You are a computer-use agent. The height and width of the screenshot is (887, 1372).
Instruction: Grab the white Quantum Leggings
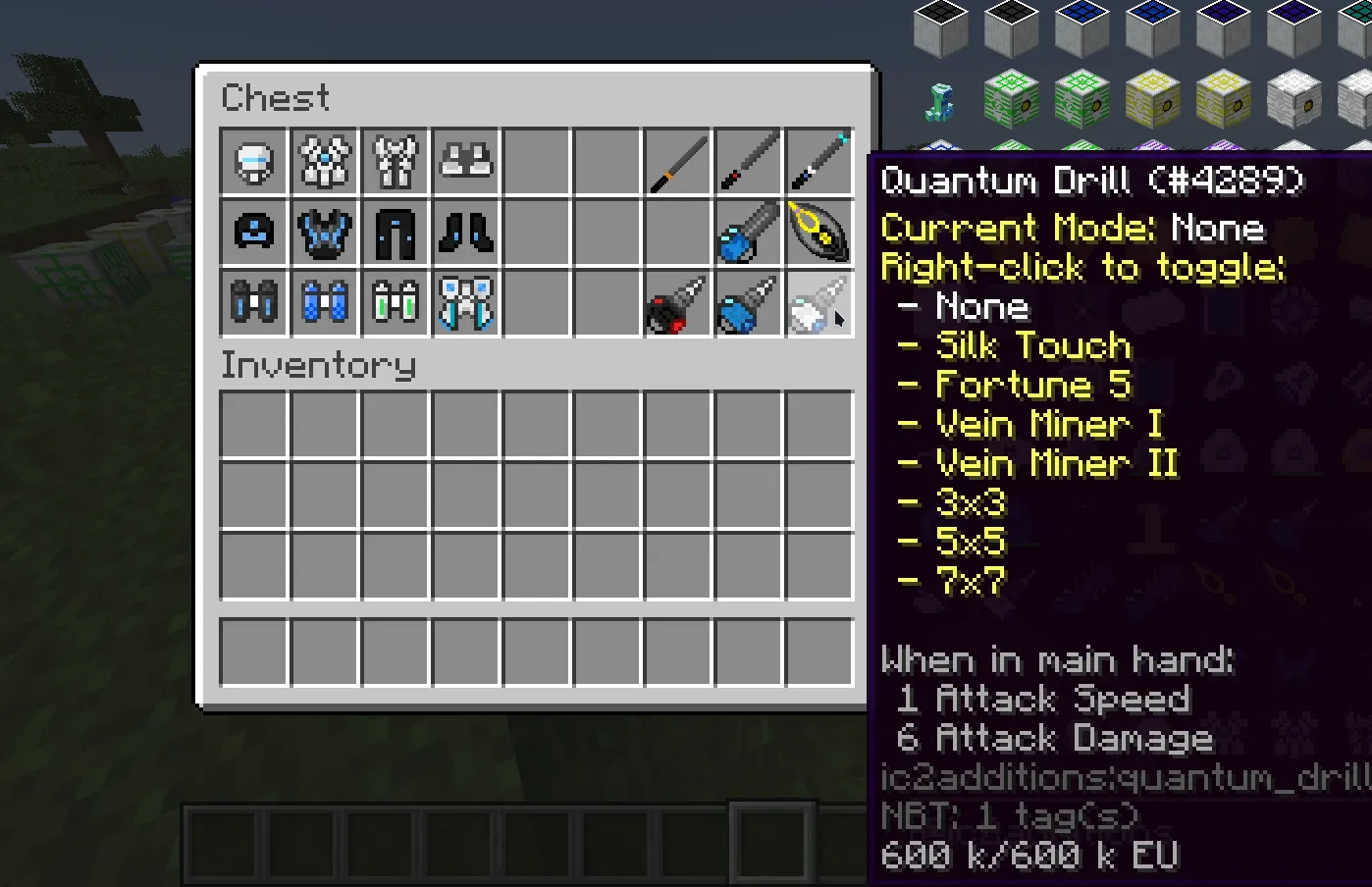tap(396, 162)
